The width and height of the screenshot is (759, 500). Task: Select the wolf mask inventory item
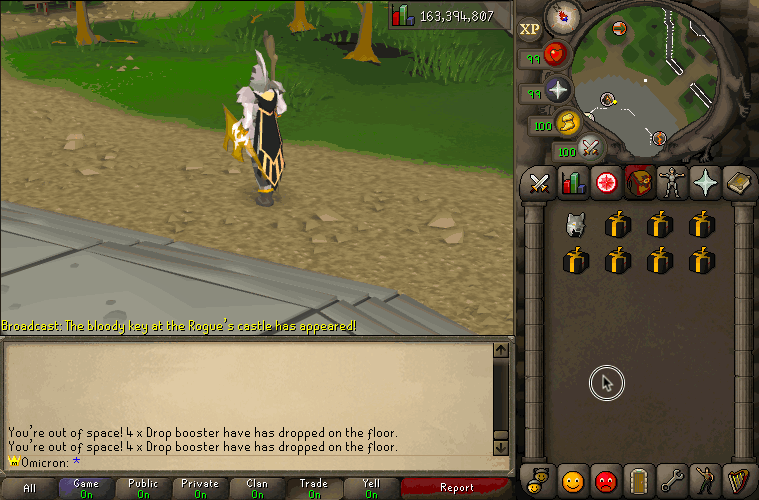[575, 225]
